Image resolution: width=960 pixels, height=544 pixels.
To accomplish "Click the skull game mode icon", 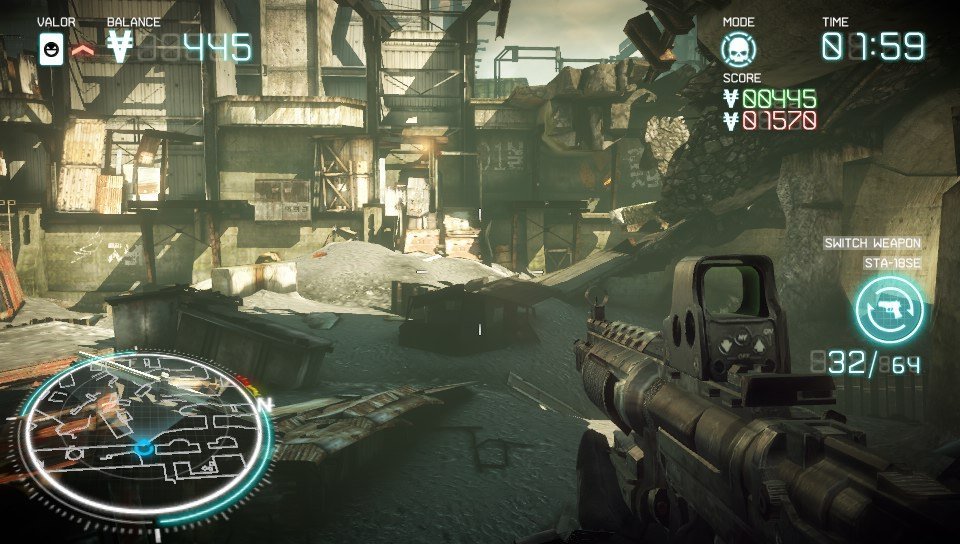I will pos(740,48).
